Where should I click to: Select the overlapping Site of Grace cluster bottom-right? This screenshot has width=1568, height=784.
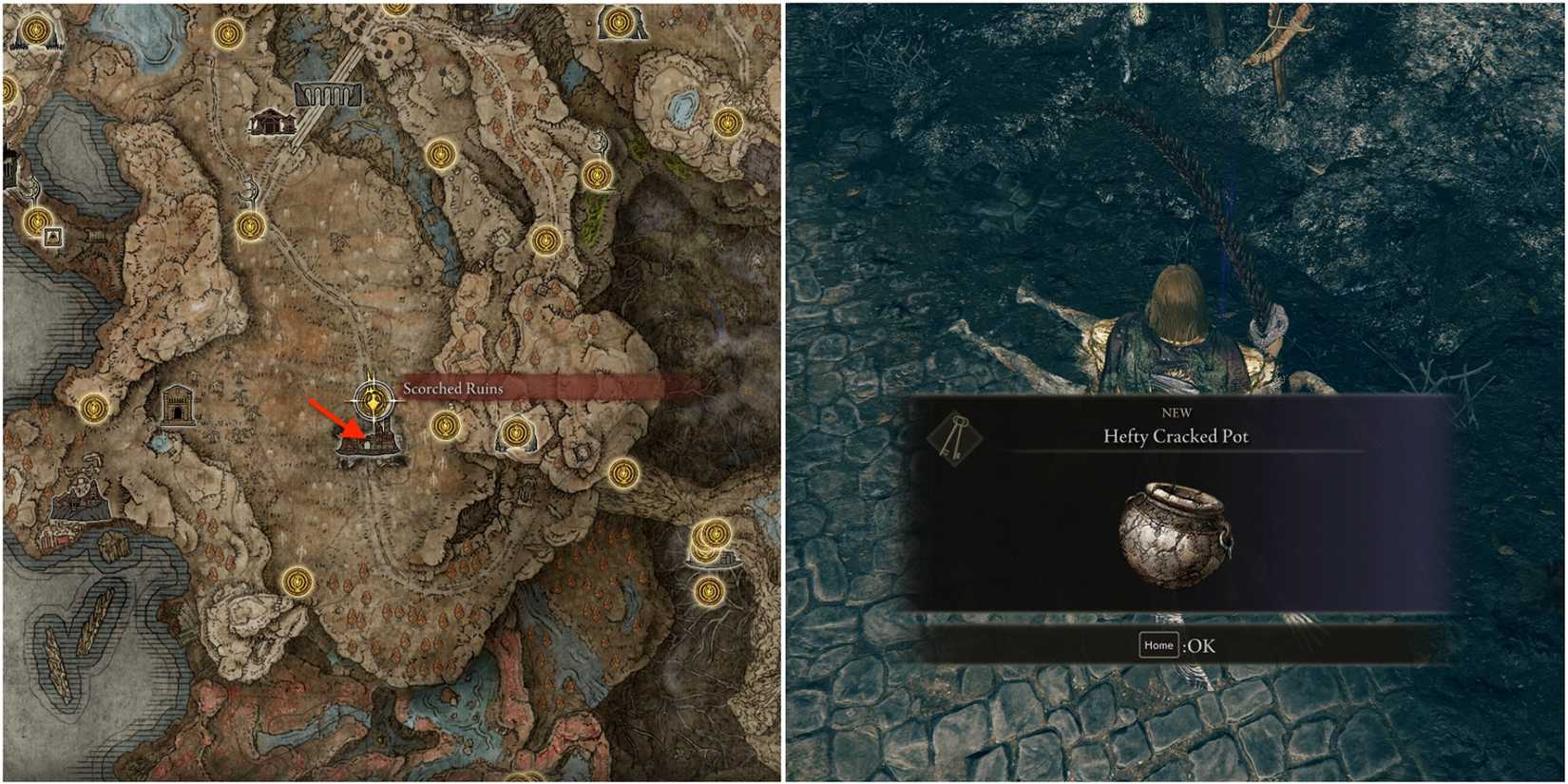point(709,537)
